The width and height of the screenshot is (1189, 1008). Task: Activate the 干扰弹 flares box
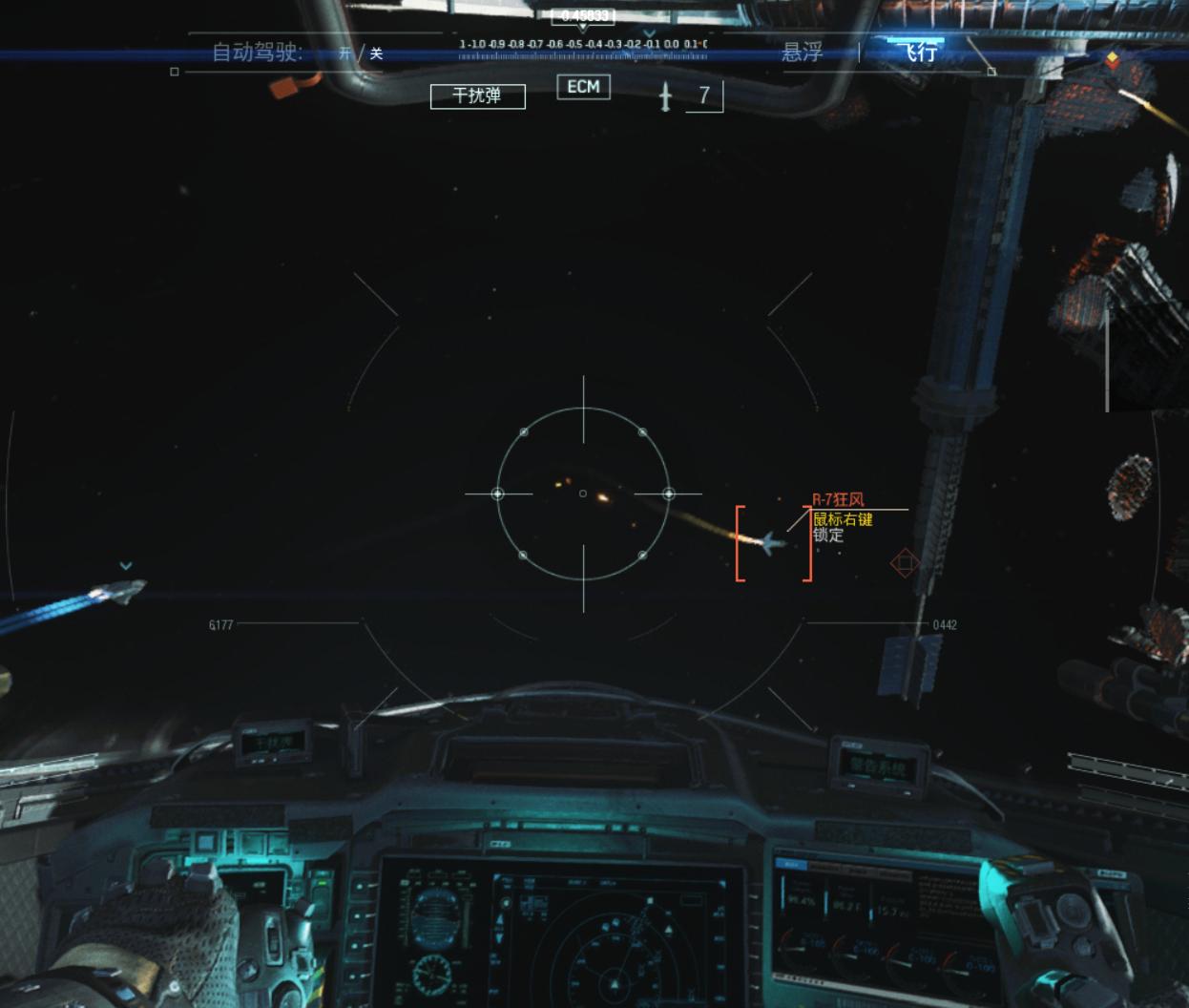point(477,95)
